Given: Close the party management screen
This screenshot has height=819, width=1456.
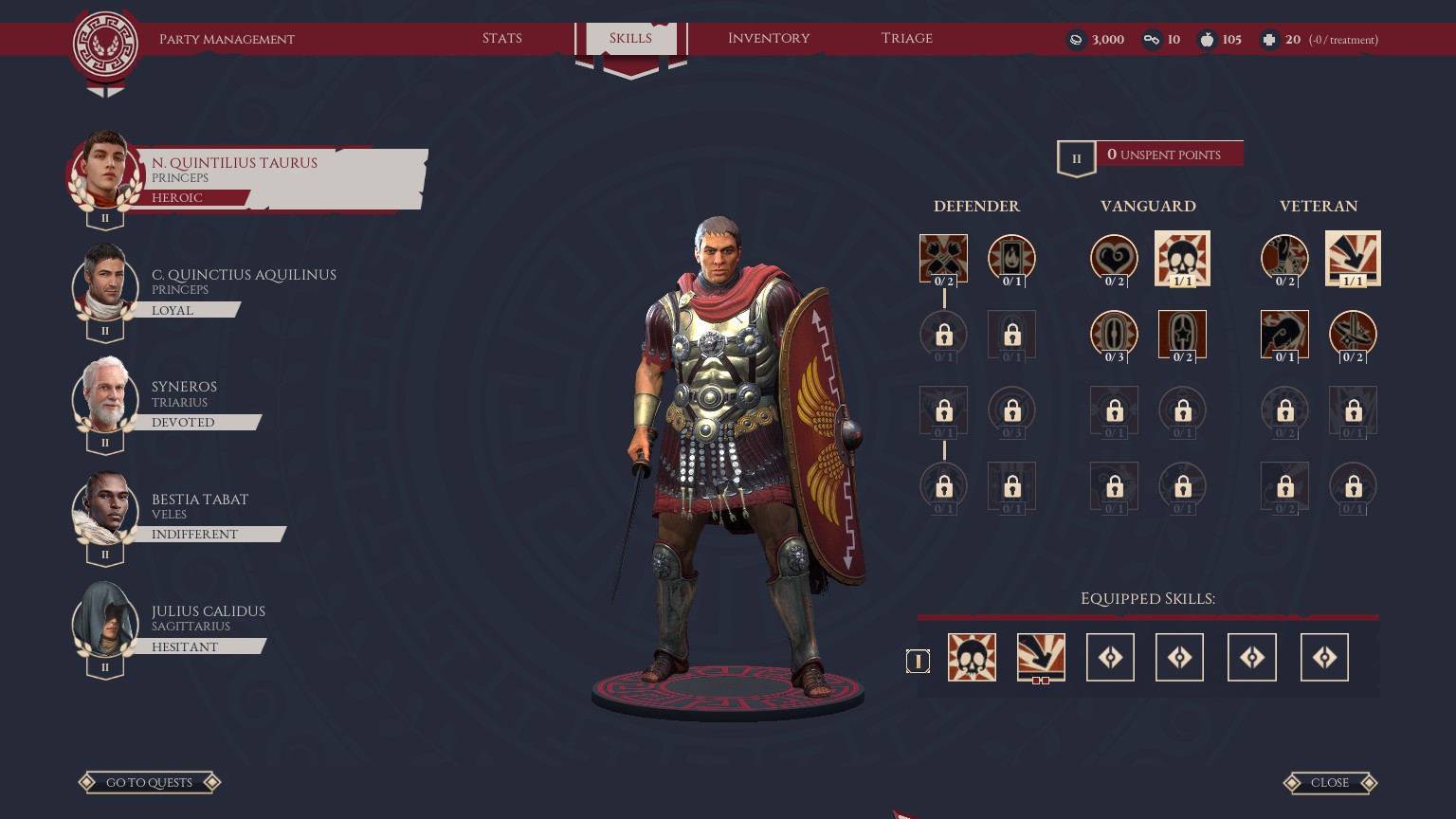Looking at the screenshot, I should [x=1329, y=782].
